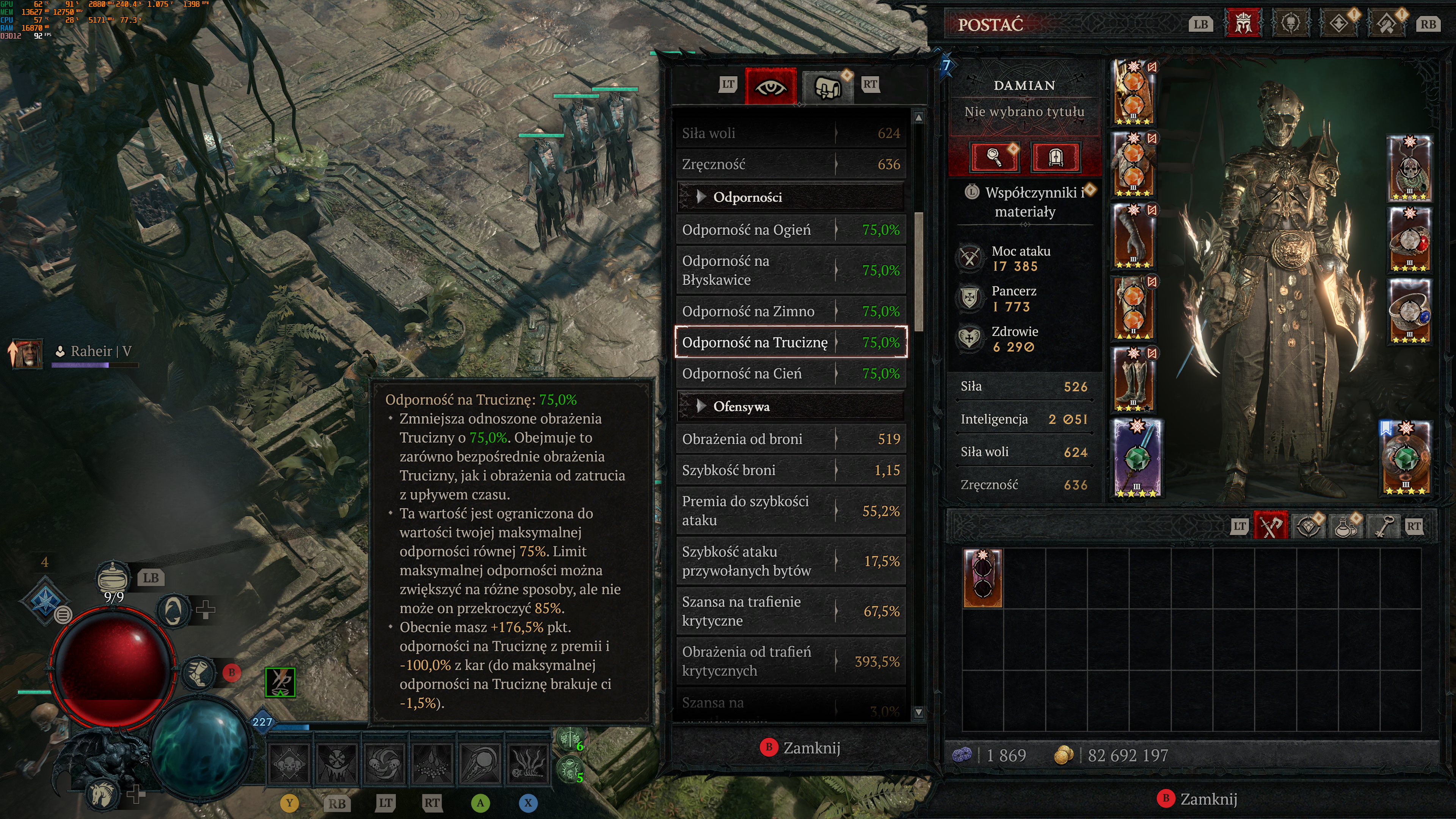1456x819 pixels.
Task: Click the magnifying glass inspect button
Action: (x=994, y=157)
